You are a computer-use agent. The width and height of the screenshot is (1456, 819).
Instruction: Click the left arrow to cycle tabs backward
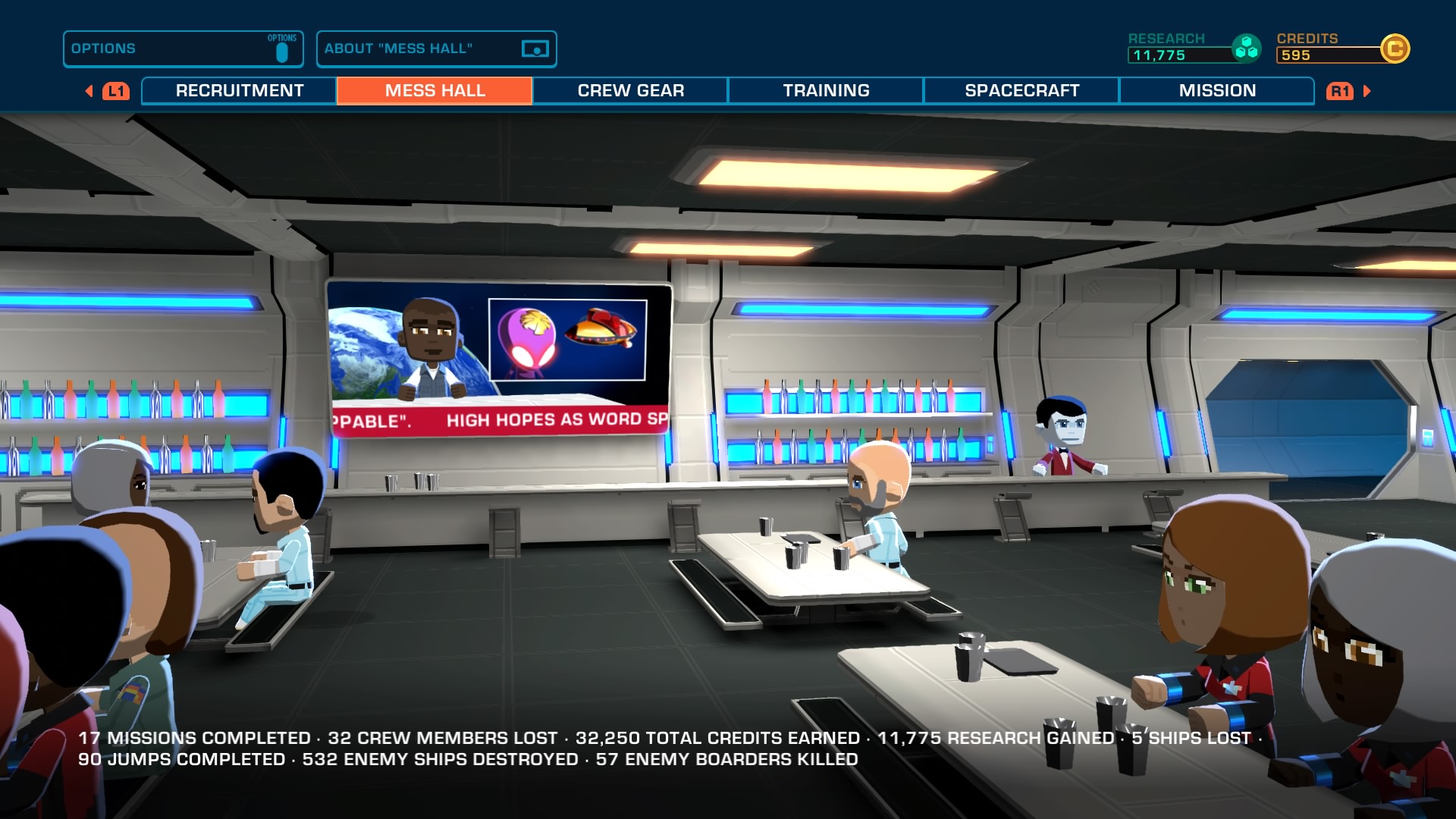tap(89, 91)
